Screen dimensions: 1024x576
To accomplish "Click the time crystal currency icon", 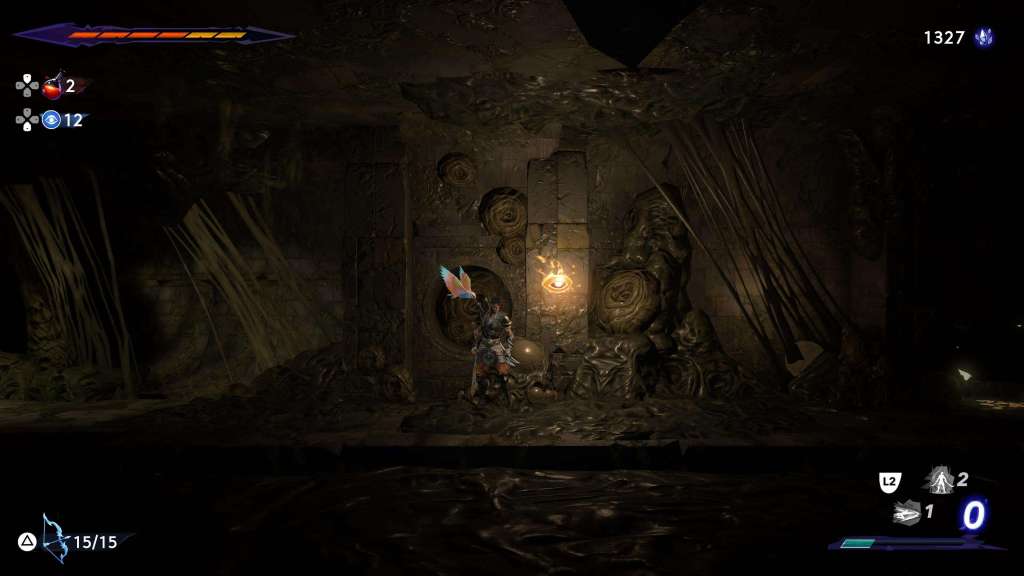I will click(984, 38).
